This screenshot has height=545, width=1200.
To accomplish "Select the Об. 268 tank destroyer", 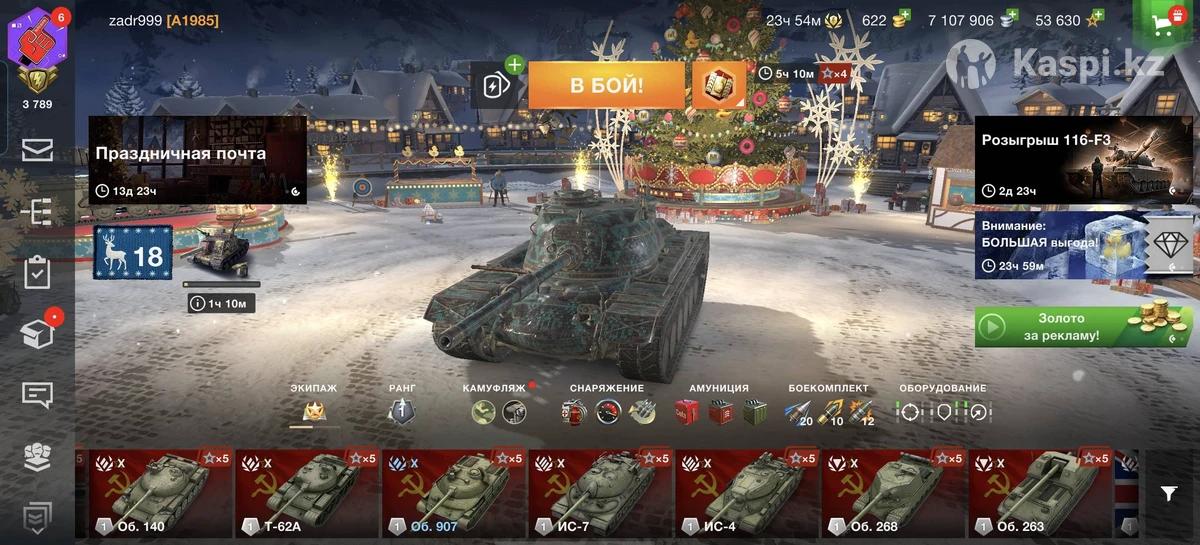I will (x=896, y=493).
